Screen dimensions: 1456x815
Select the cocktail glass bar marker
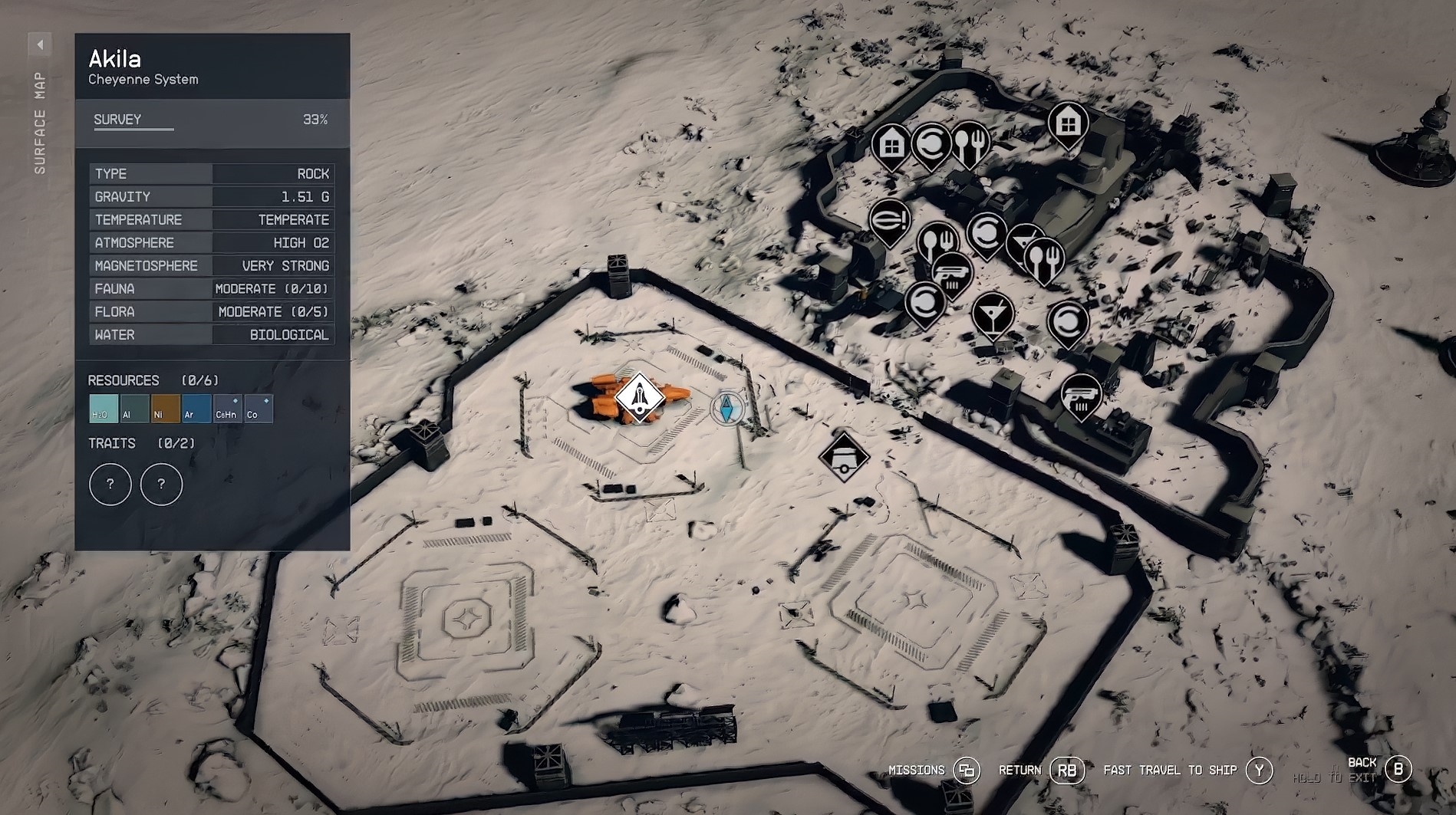(993, 314)
